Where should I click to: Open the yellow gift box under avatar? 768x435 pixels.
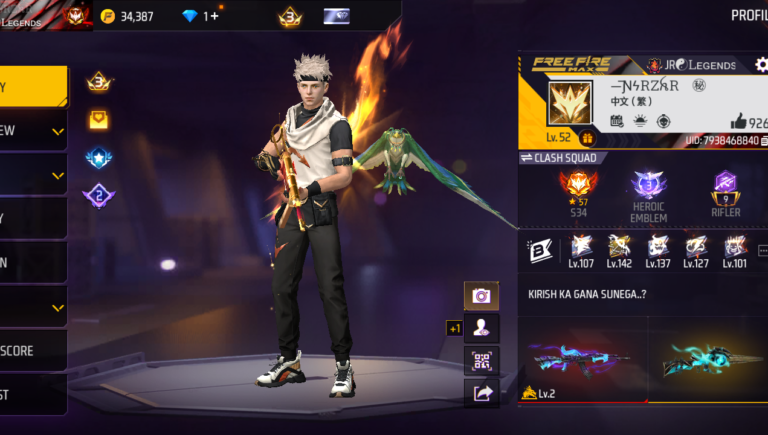588,138
